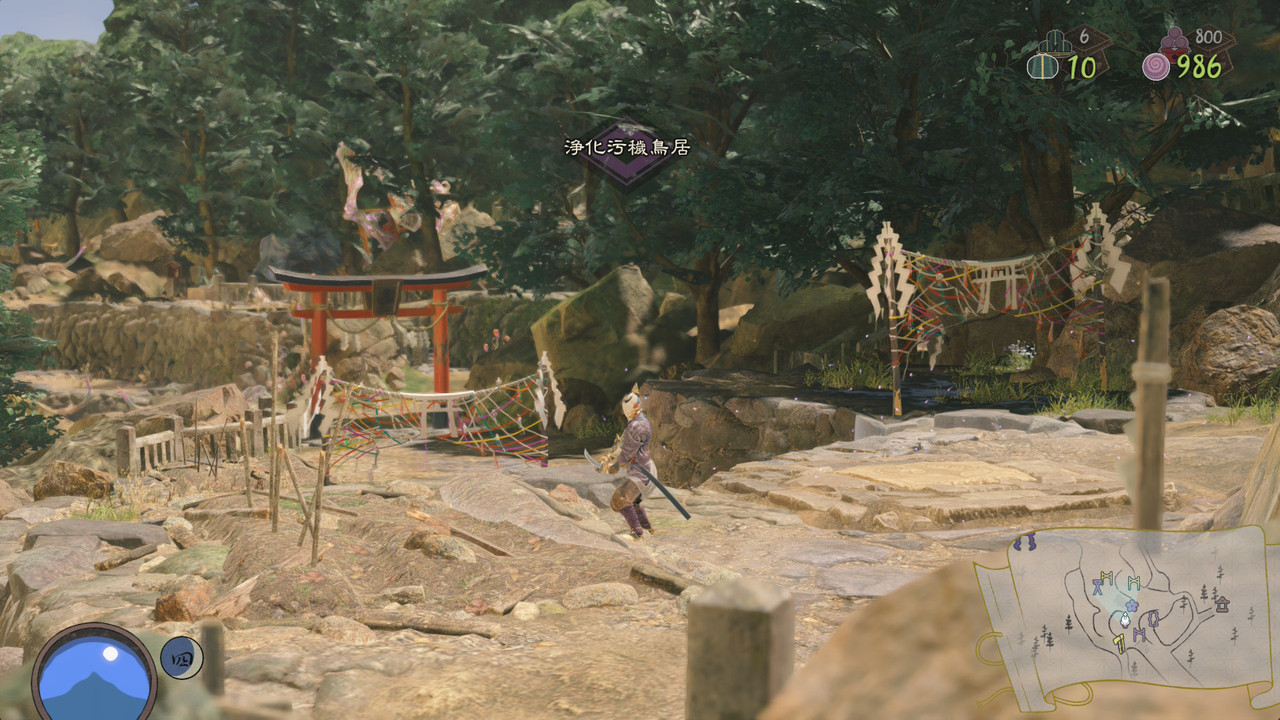The image size is (1280, 720).
Task: Click the pink spiral crystal icon
Action: pos(1156,67)
